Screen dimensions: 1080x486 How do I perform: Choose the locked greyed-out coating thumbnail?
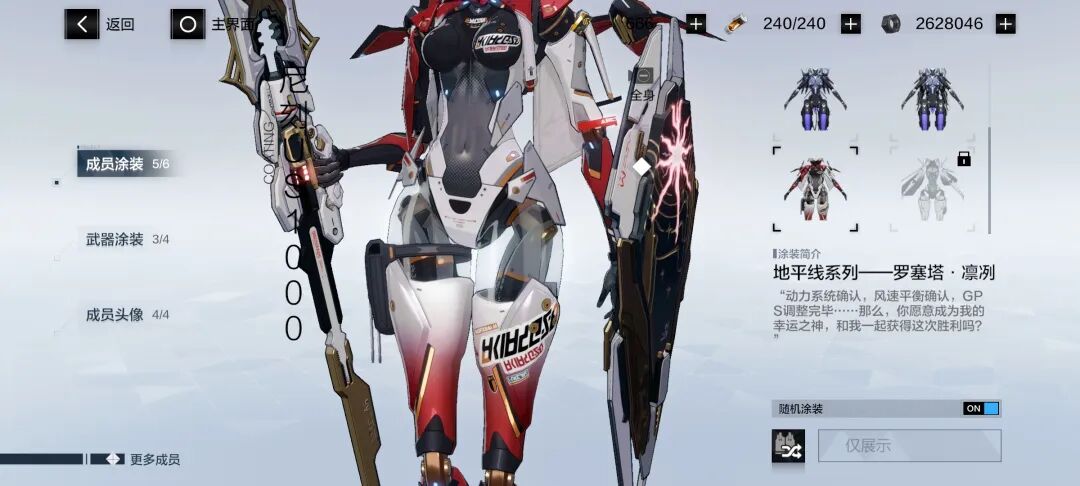pos(931,189)
